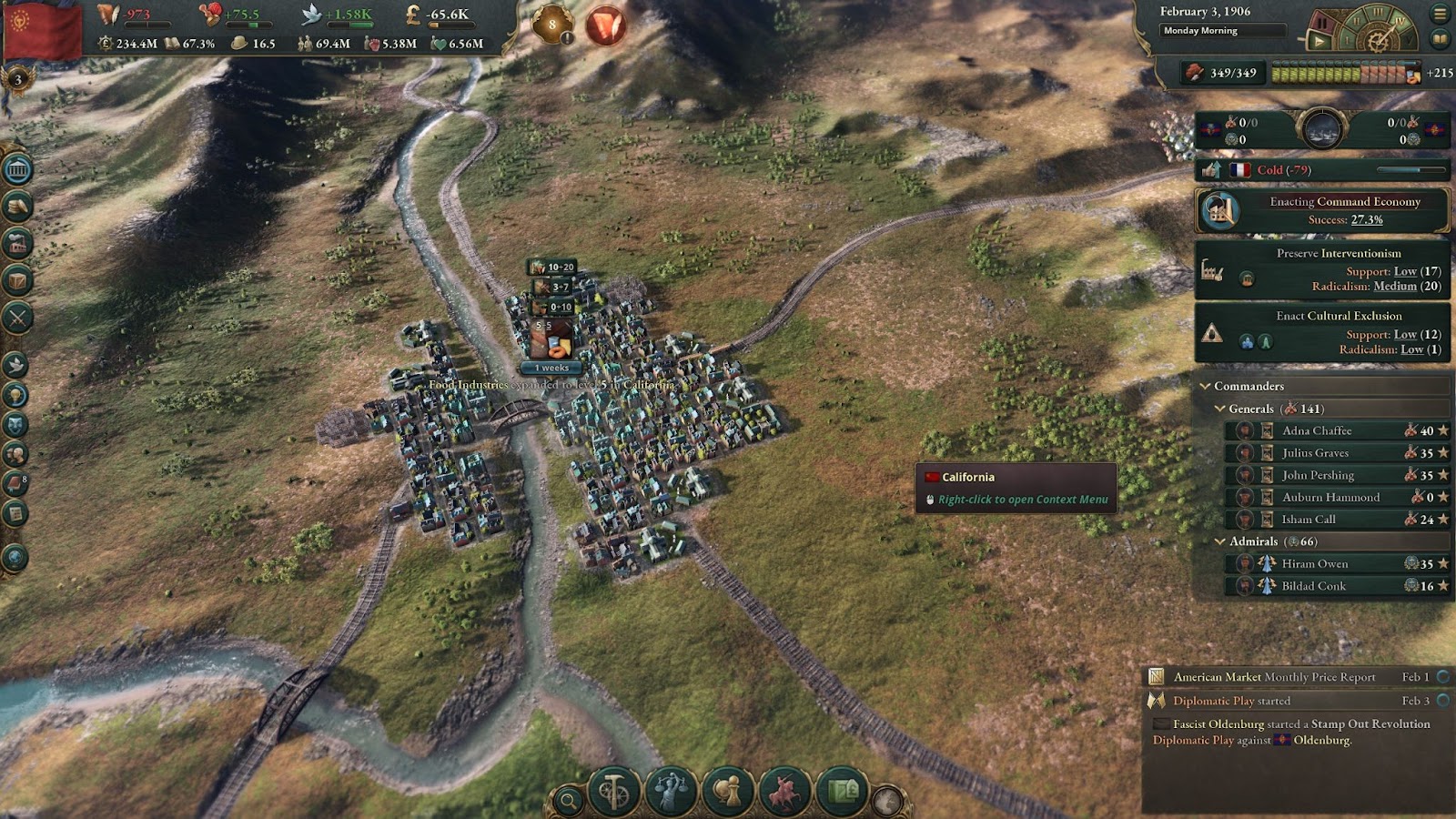Open the diplomatic lens with globe and pawn

click(x=728, y=792)
